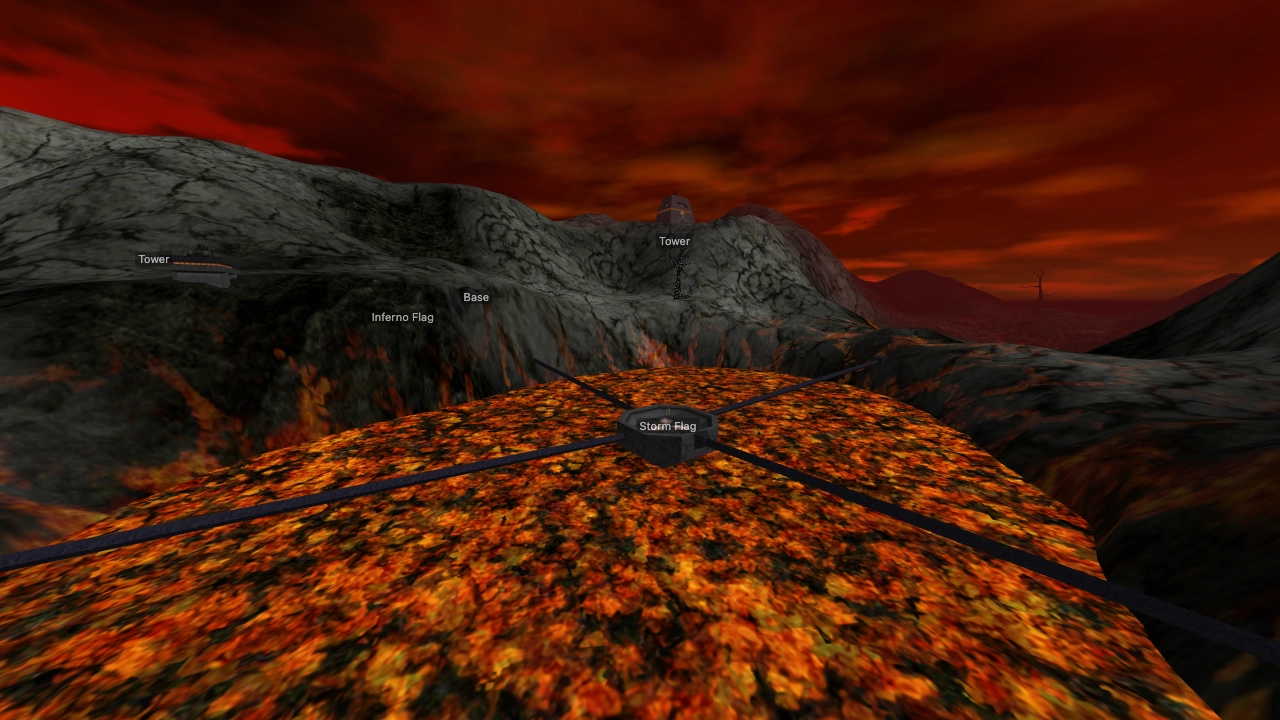Select the Storm Flag marker
Viewport: 1280px width, 720px height.
[x=668, y=425]
